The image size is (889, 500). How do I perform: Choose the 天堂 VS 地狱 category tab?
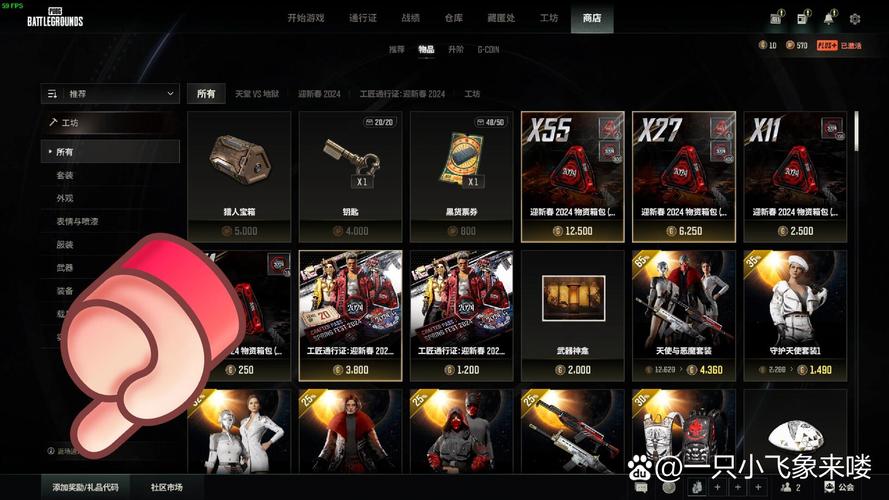pos(257,94)
